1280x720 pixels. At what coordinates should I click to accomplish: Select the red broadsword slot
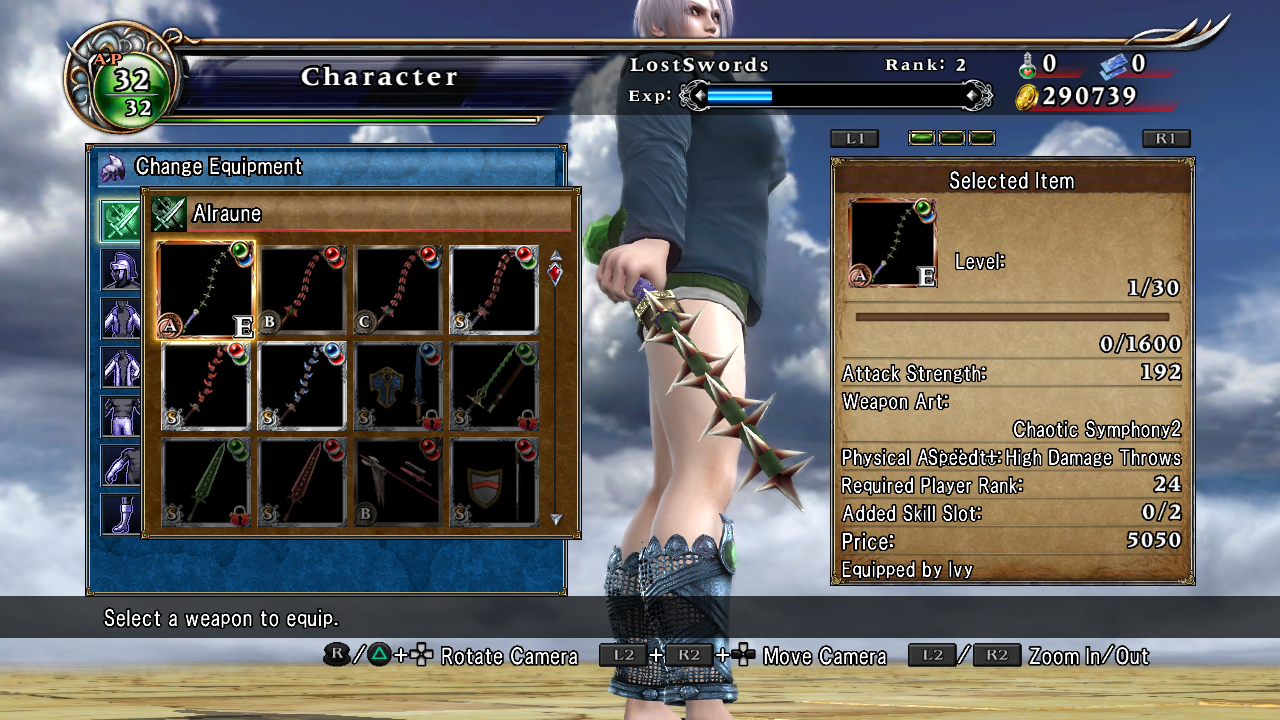coord(302,482)
